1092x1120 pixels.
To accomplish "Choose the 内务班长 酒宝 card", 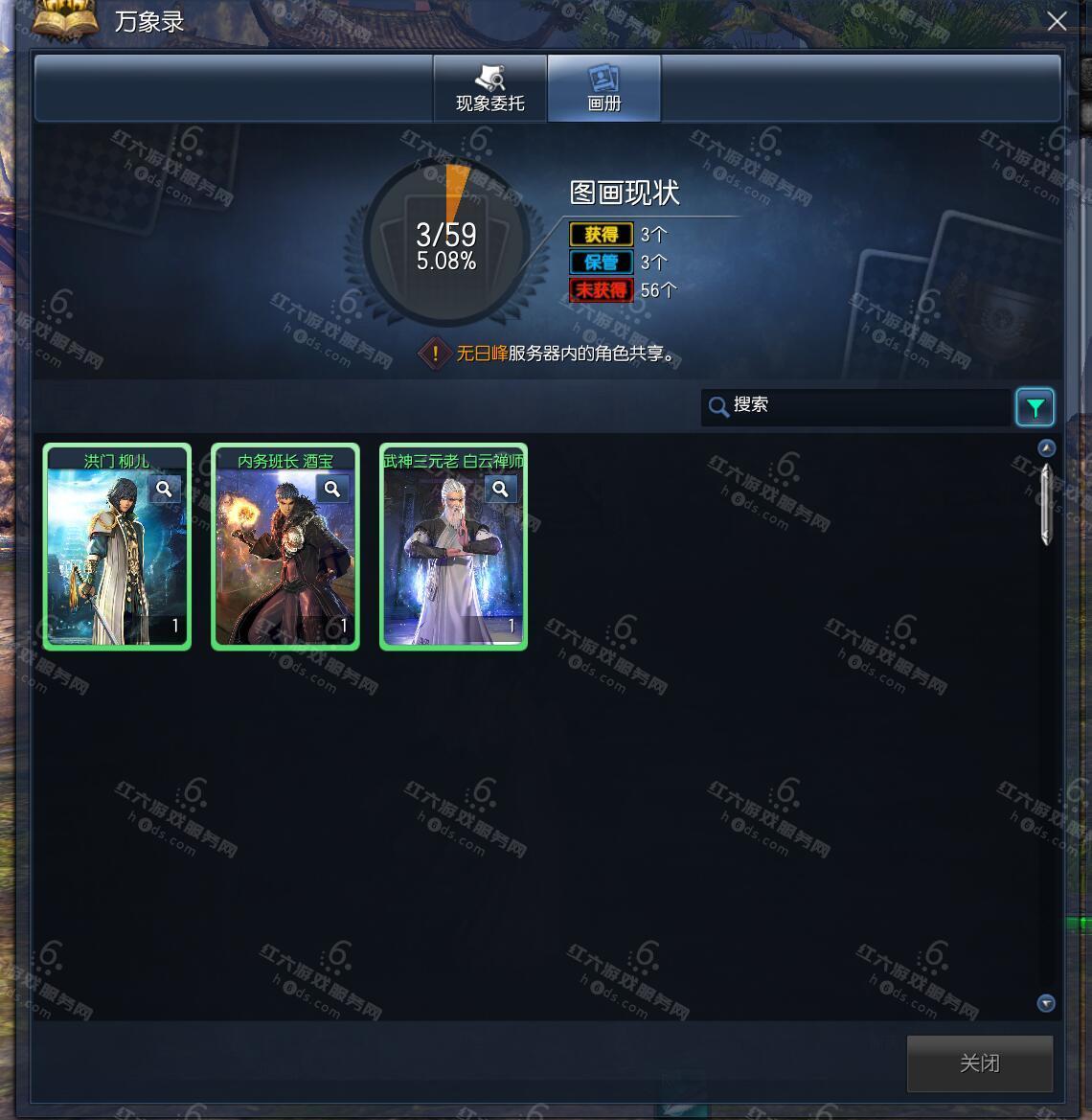I will (285, 556).
